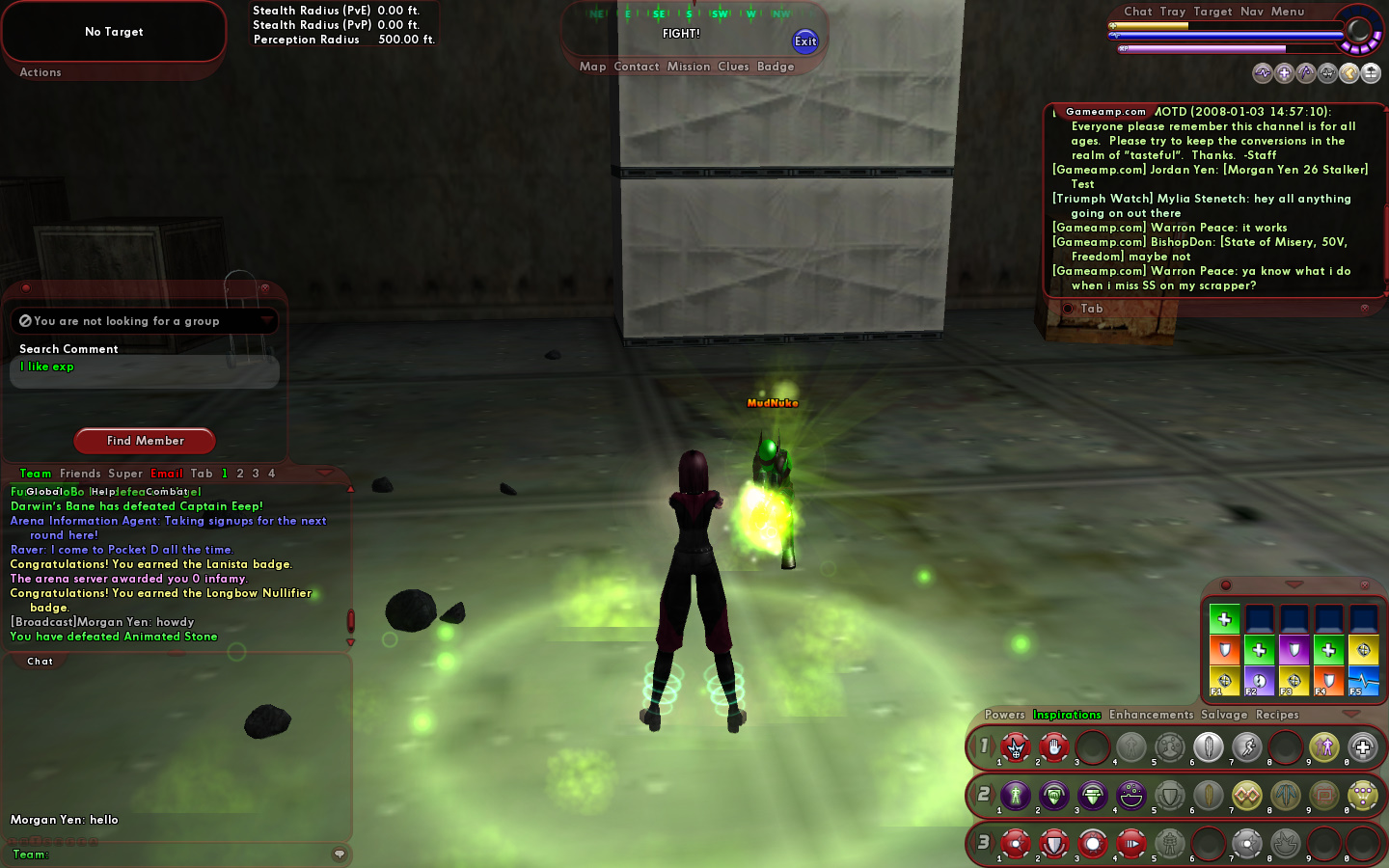View the Badge window
1389x868 pixels.
[776, 67]
